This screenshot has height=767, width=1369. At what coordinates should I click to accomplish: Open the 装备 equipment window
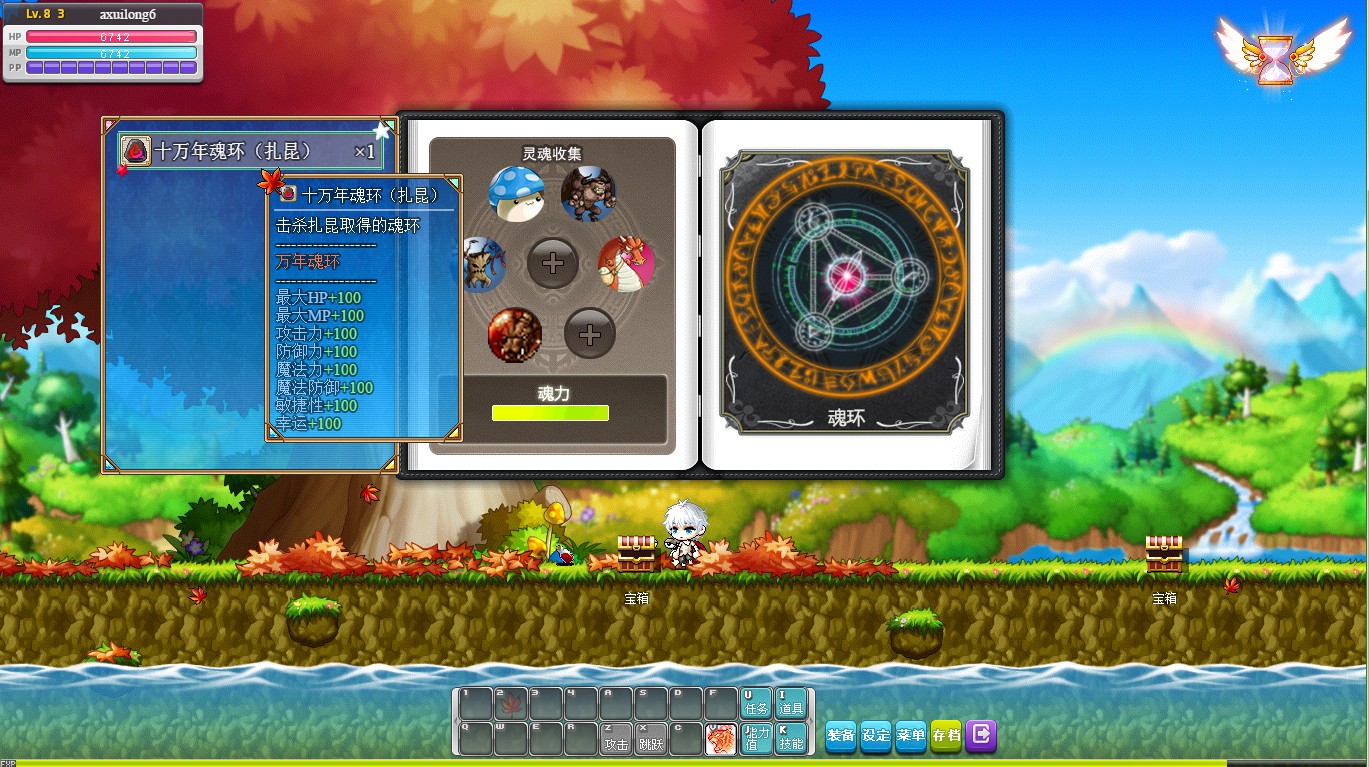(x=841, y=735)
